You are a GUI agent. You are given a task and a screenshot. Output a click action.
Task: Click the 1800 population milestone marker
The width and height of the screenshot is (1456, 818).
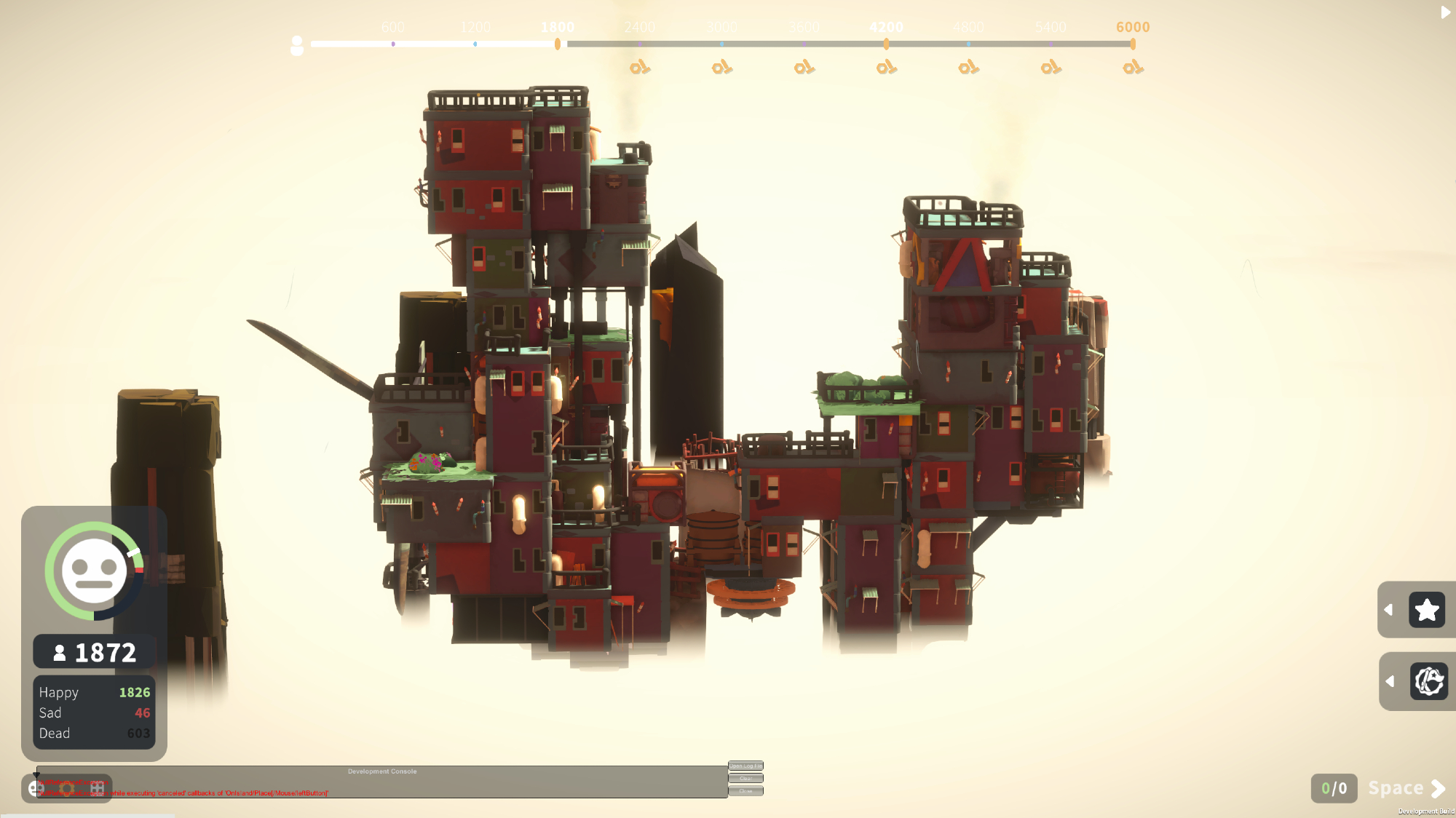coord(558,44)
